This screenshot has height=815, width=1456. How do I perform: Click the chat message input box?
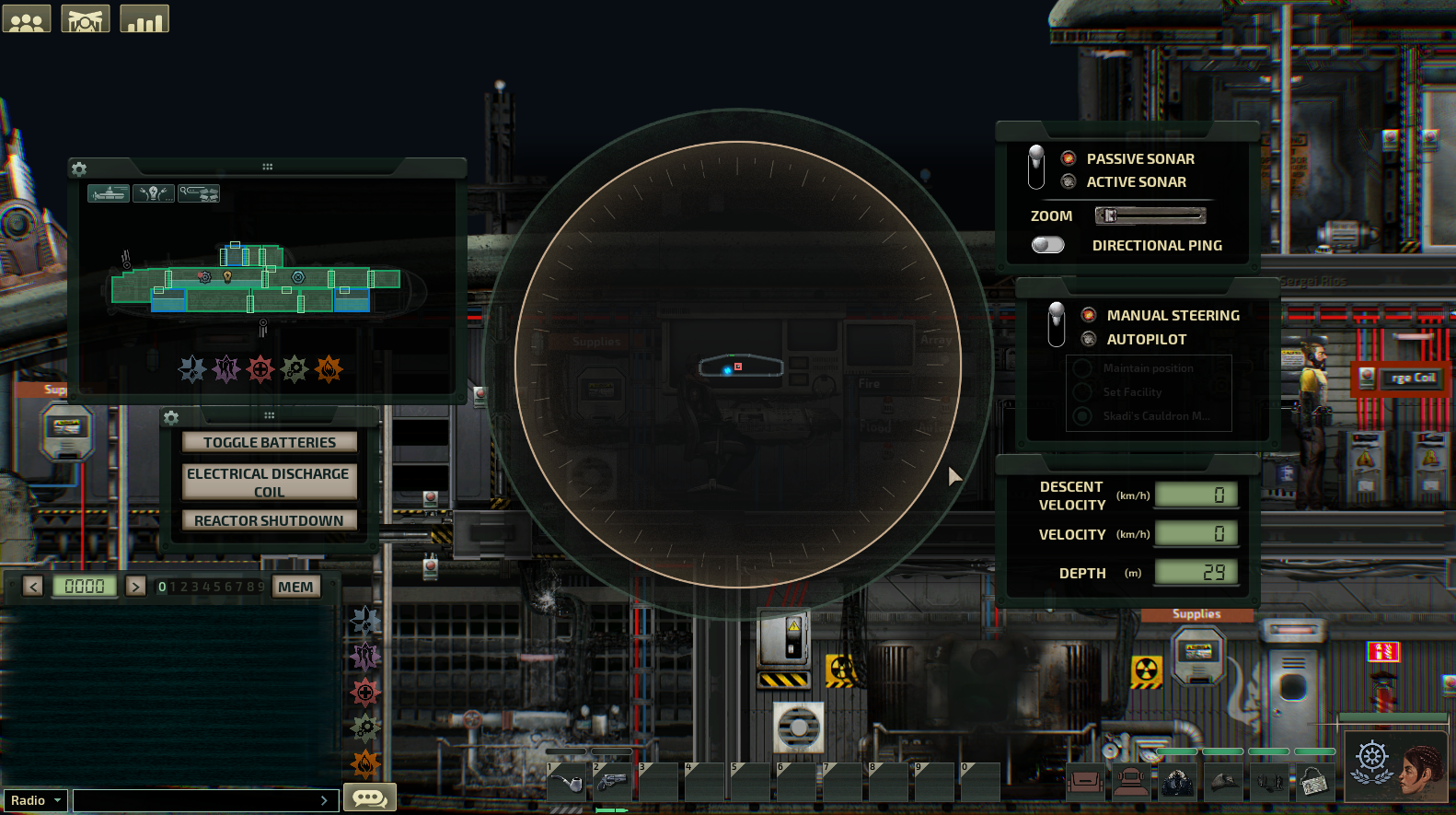pos(198,800)
